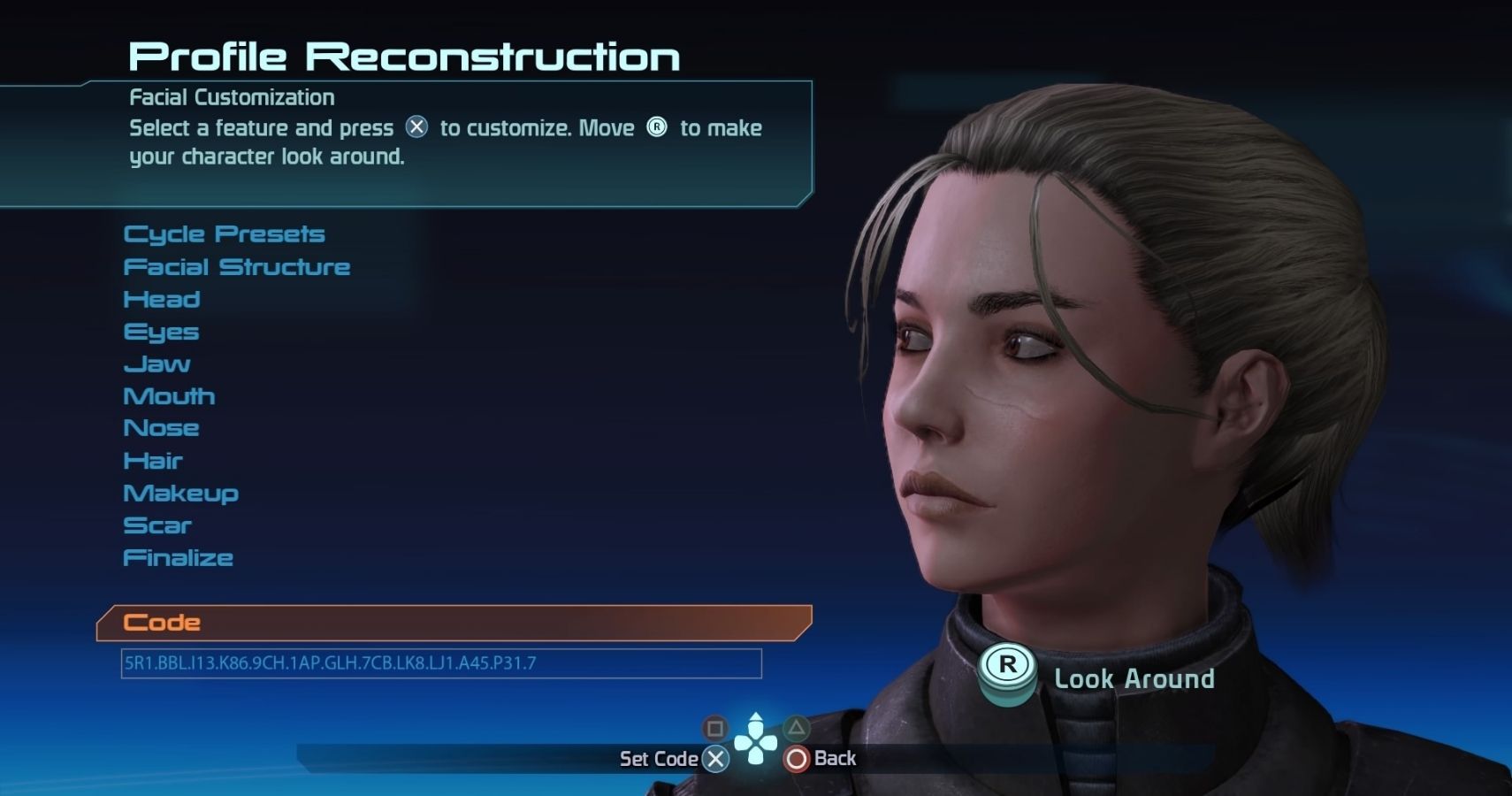Select the highlighted Code row
The width and height of the screenshot is (1512, 796).
tap(453, 623)
